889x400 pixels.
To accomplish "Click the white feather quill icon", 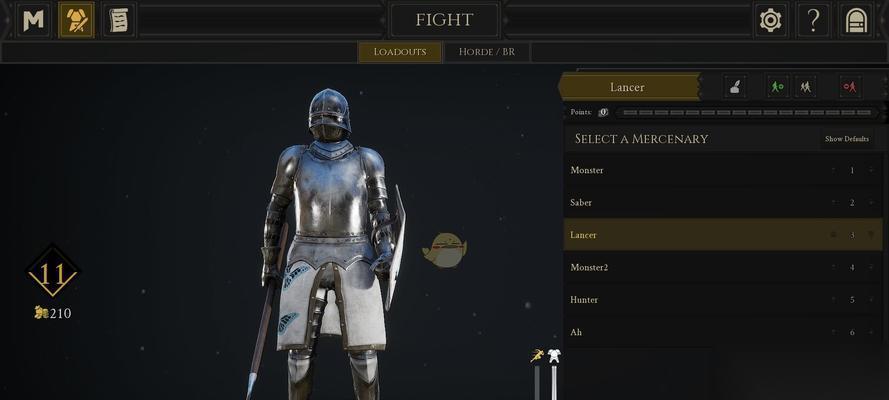I will 734,87.
